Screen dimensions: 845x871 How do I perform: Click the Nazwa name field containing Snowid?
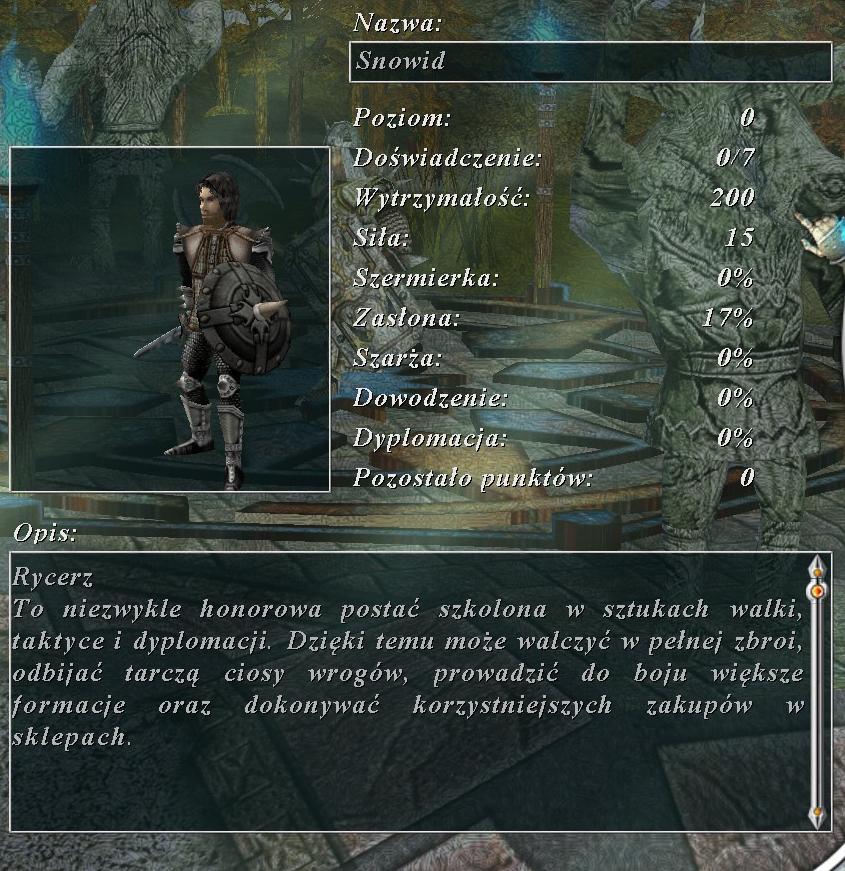click(590, 62)
